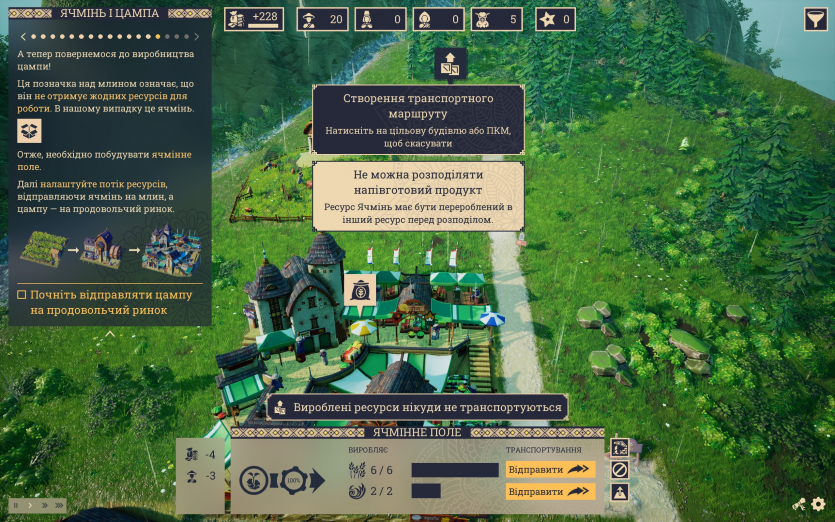Viewport: 835px width, 522px height.
Task: Click the top map-route button on field panel
Action: pos(620,447)
